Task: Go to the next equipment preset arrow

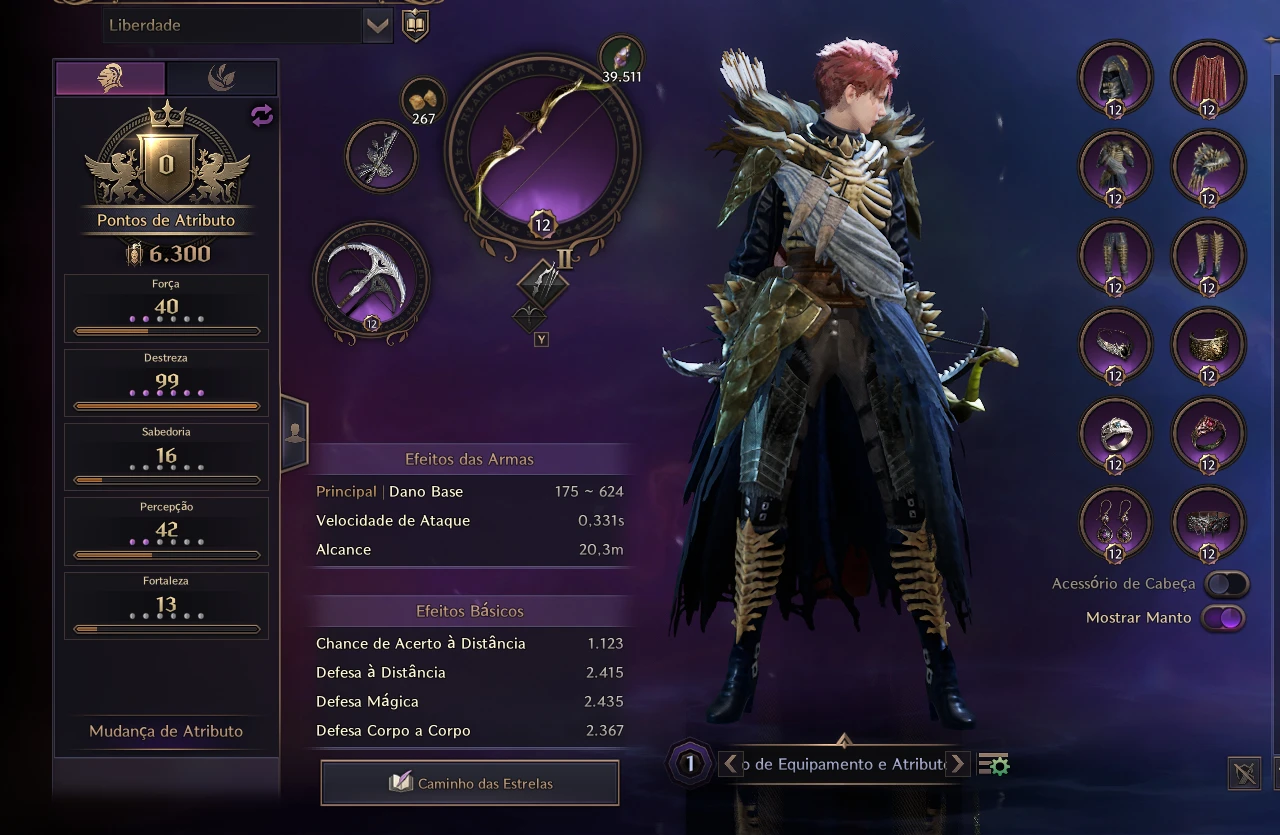Action: click(x=958, y=764)
